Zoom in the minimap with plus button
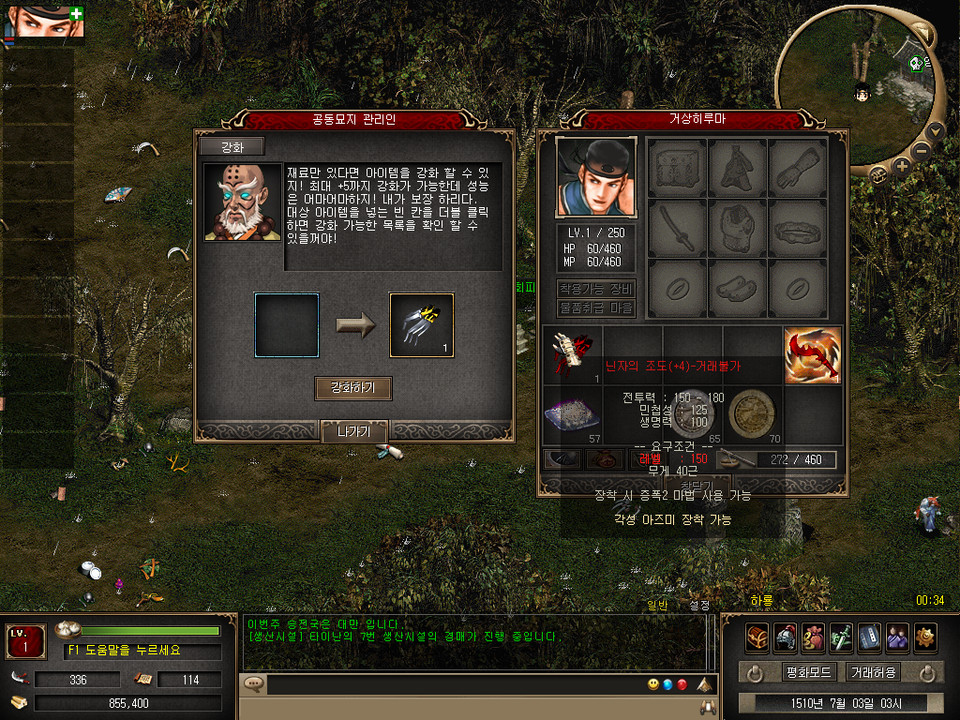The image size is (960, 720). coord(902,166)
